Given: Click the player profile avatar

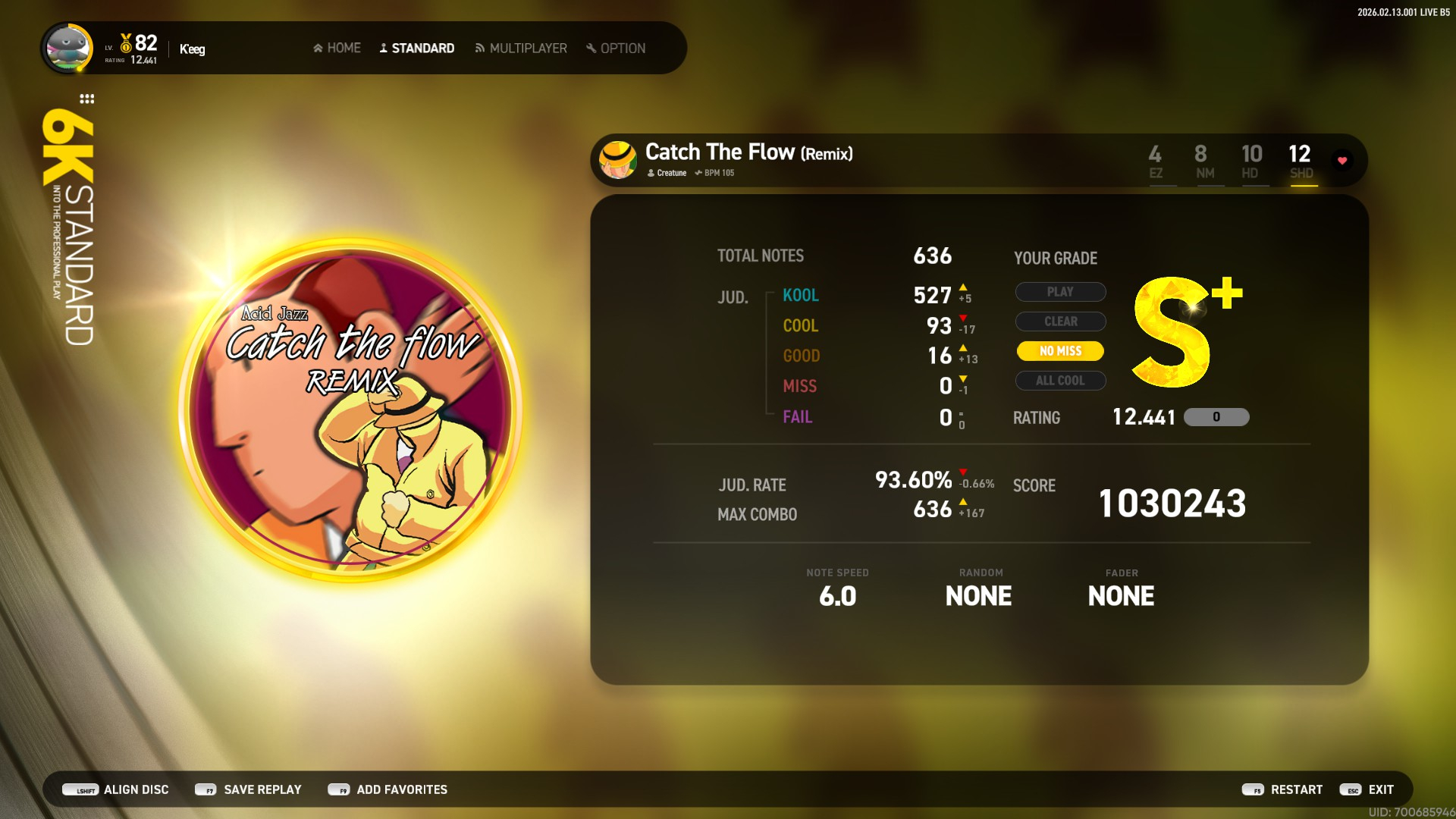Looking at the screenshot, I should tap(68, 49).
